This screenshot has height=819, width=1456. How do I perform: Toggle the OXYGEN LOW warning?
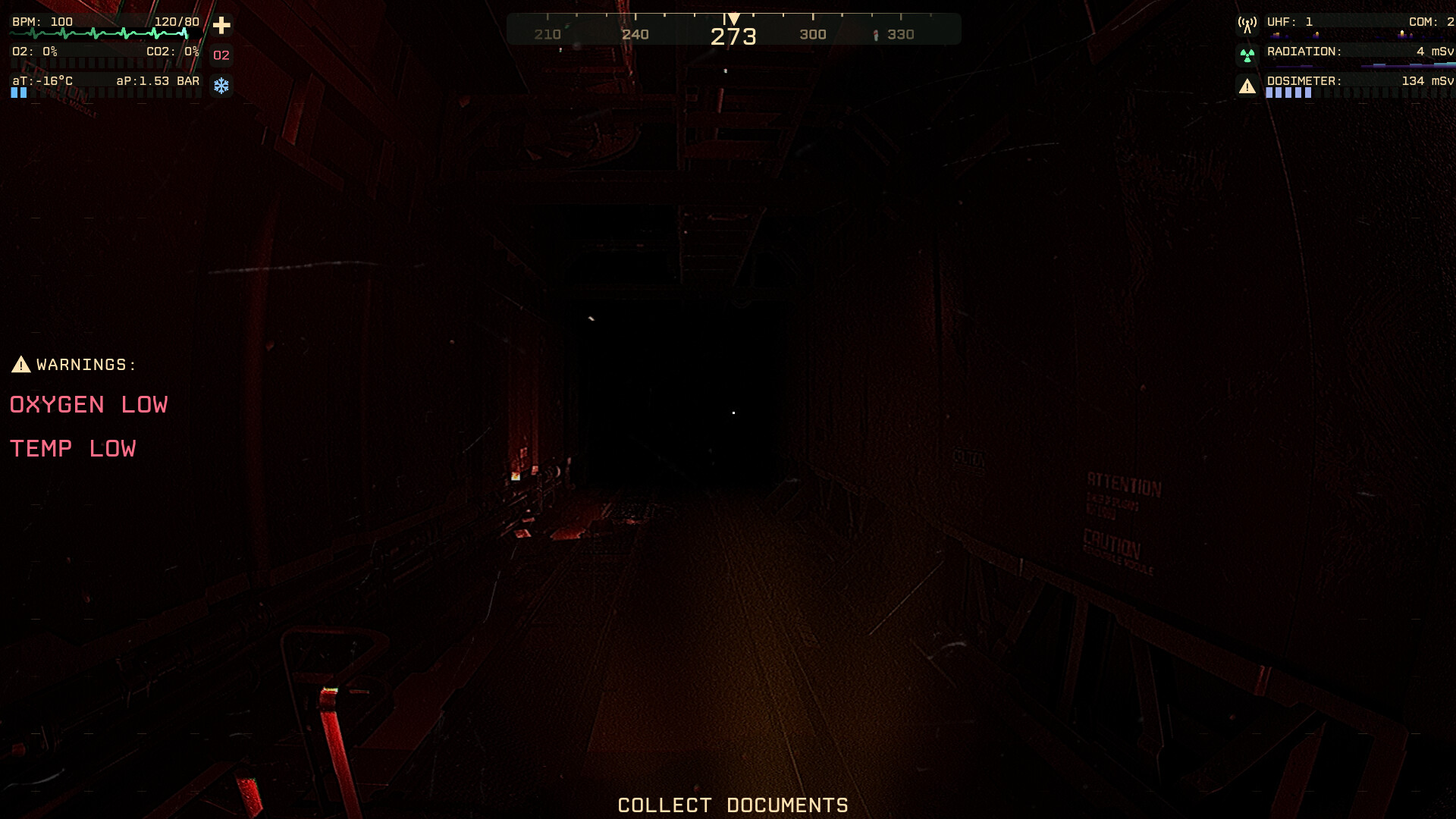click(88, 404)
